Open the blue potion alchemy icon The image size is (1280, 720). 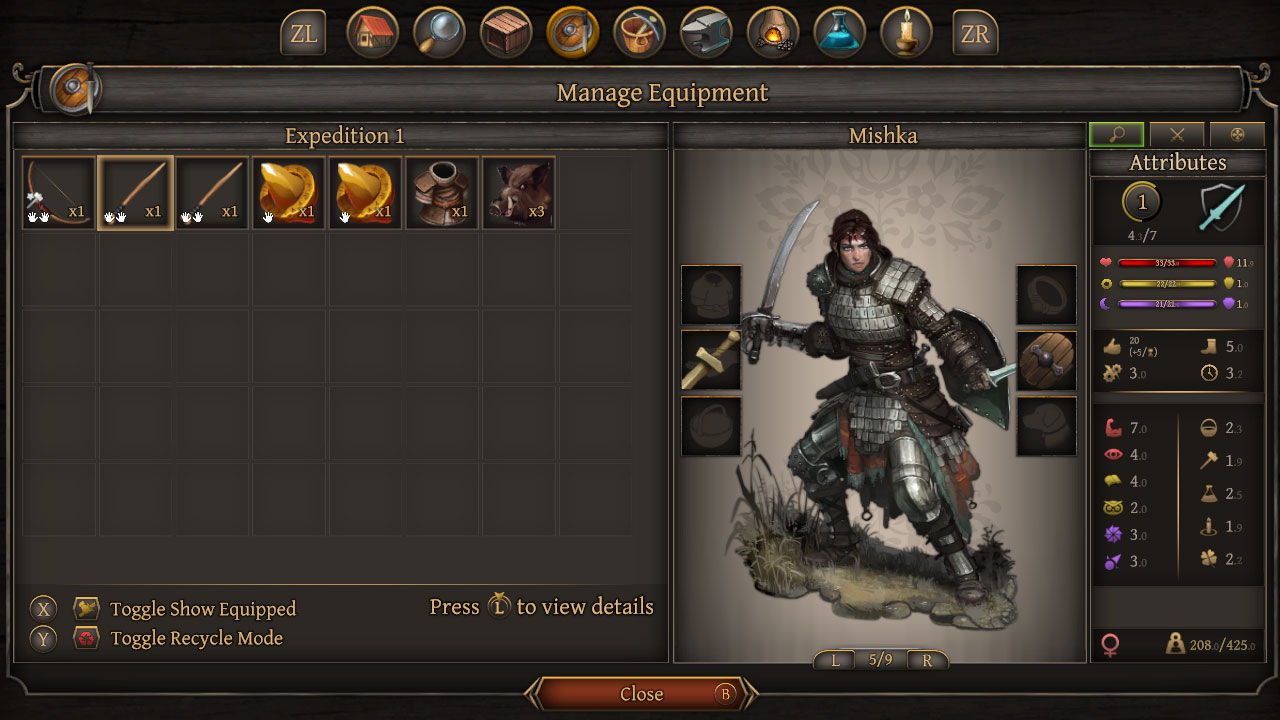click(840, 32)
